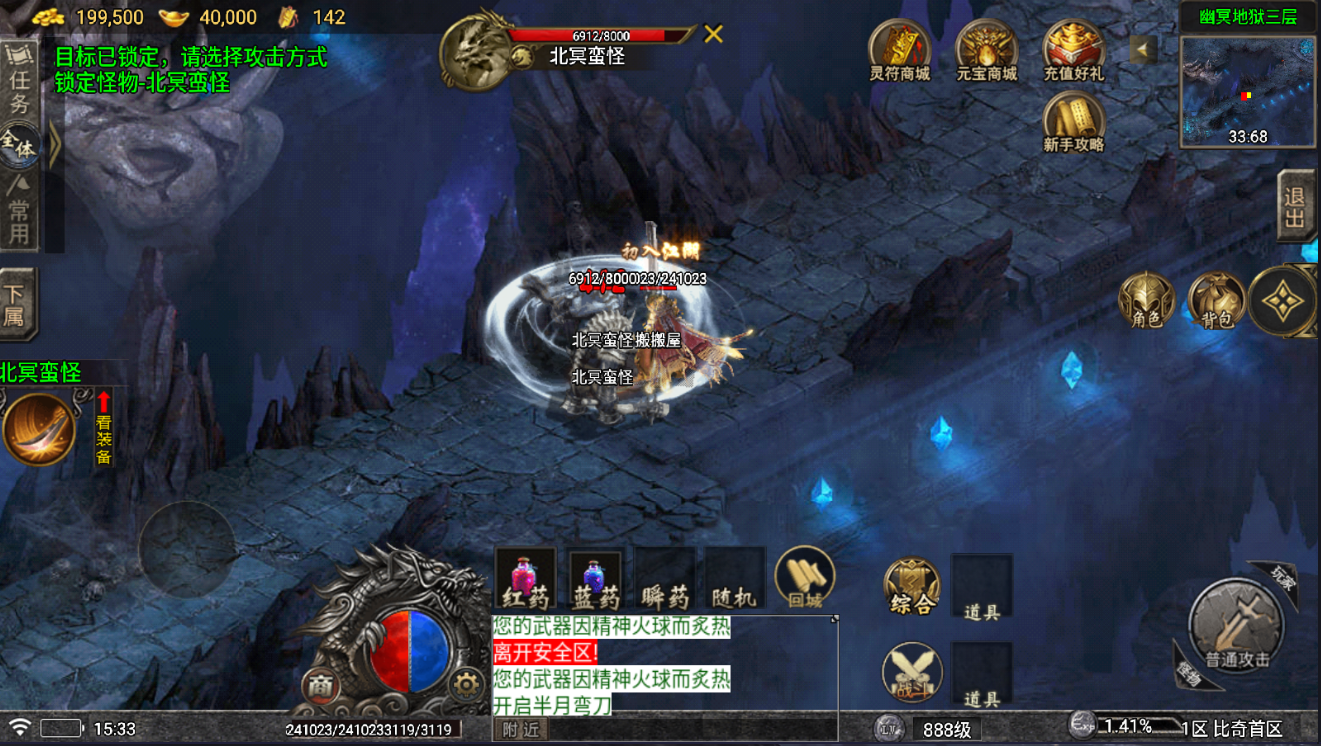The image size is (1321, 746).
Task: Open the minimap of 幽冥地狱三层
Action: 1247,91
